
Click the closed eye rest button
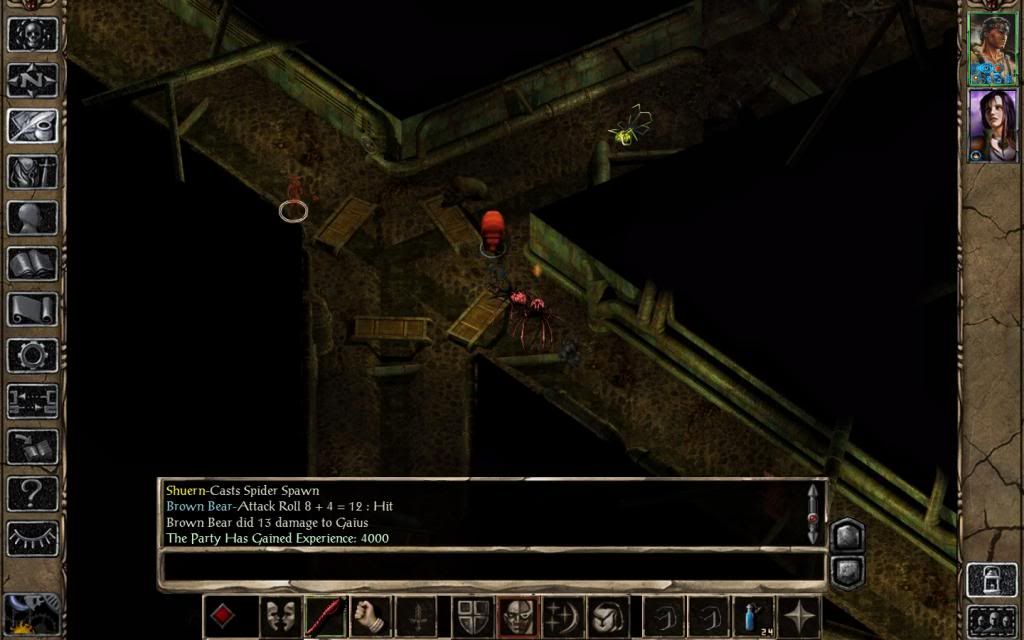pos(32,538)
